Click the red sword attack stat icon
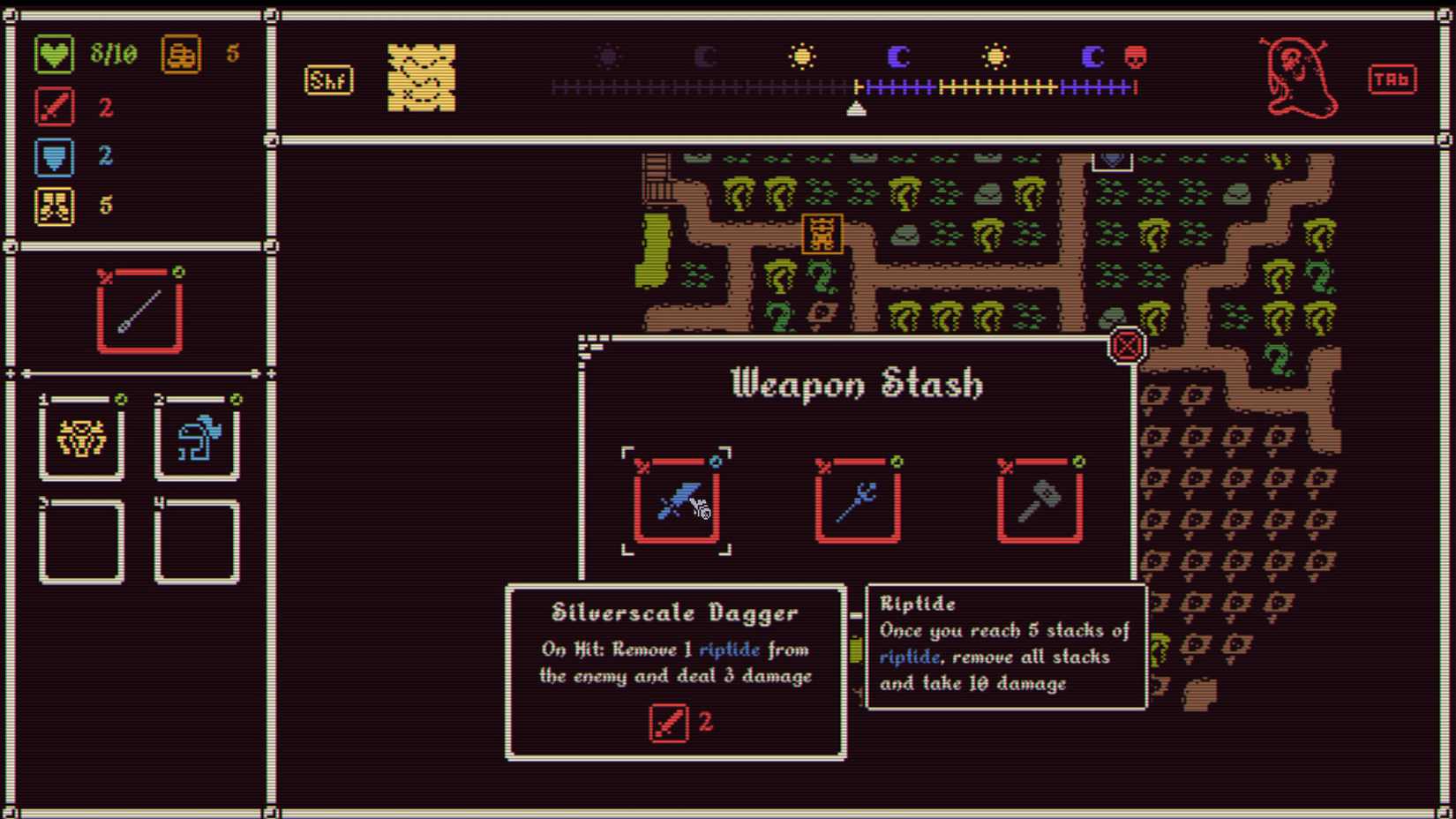This screenshot has height=819, width=1456. pyautogui.click(x=54, y=107)
